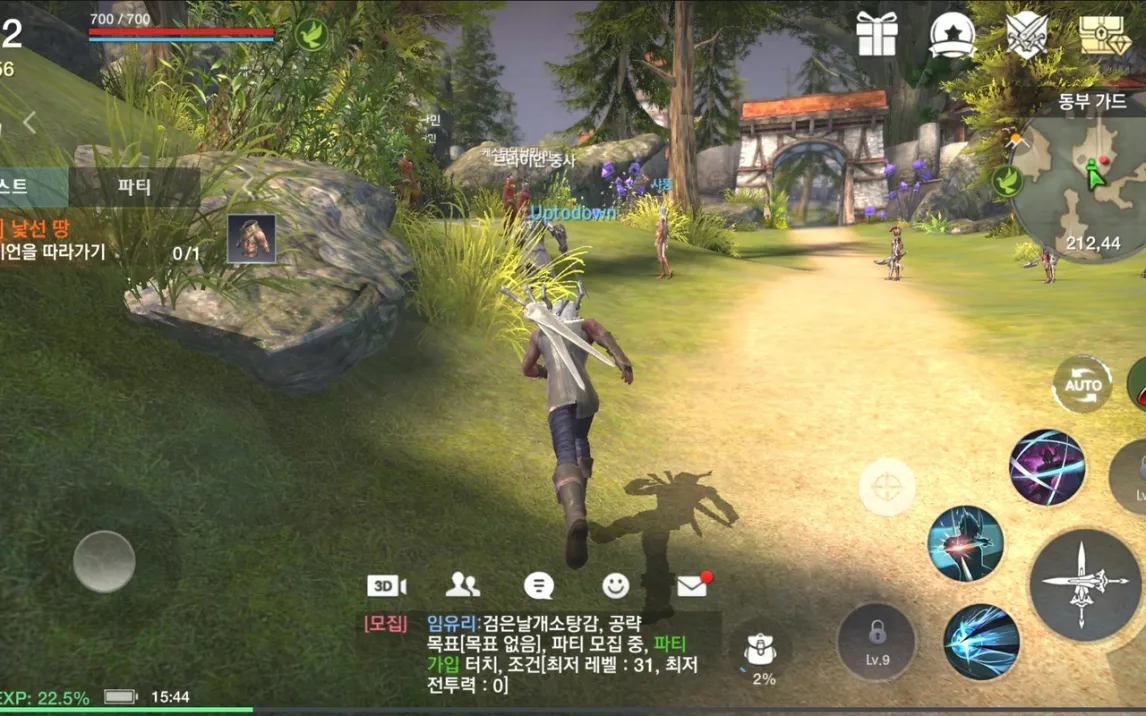Tap the crossed swords shield icon
The width and height of the screenshot is (1146, 716).
coord(1026,35)
